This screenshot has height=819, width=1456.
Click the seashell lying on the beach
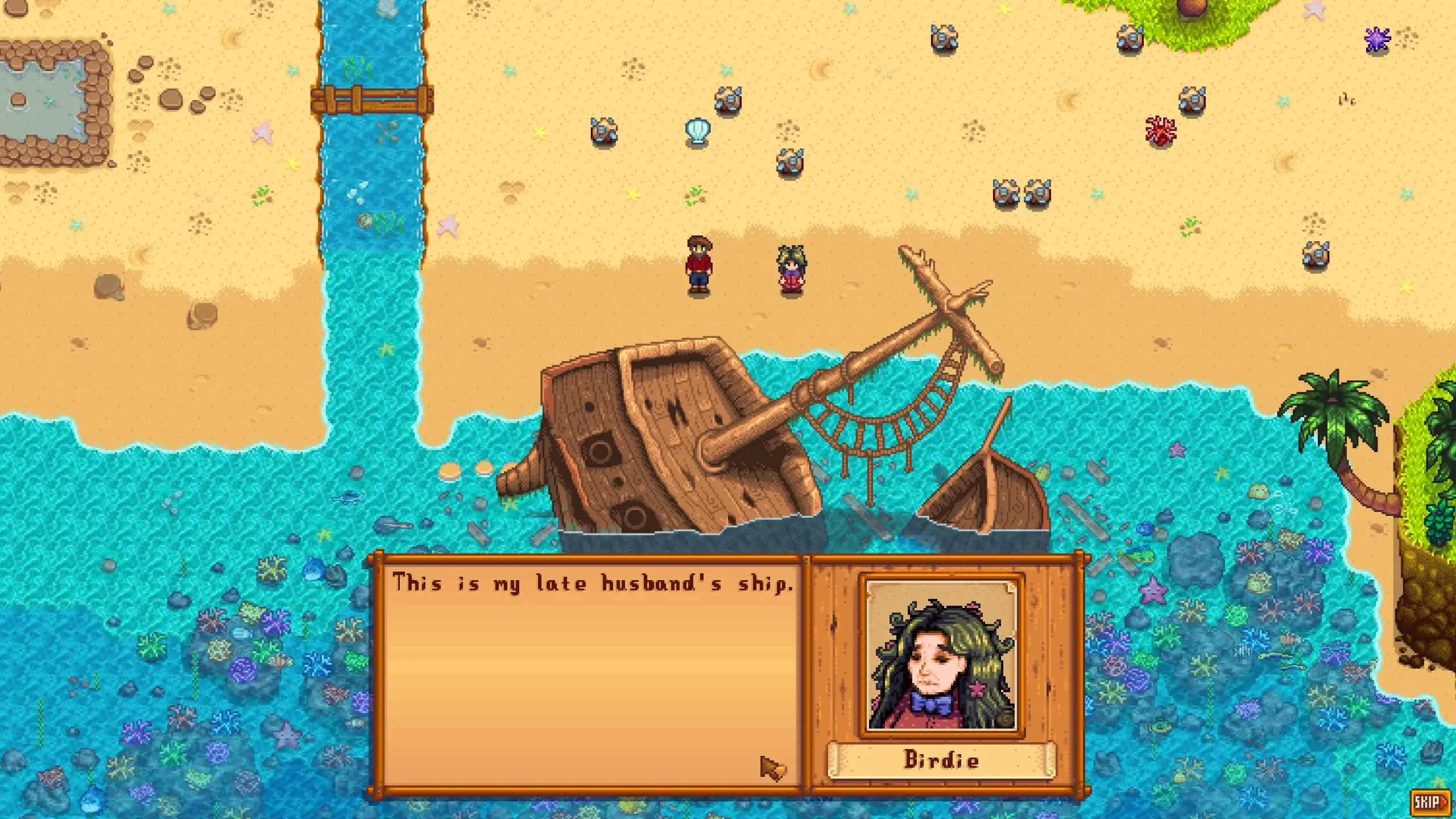698,129
